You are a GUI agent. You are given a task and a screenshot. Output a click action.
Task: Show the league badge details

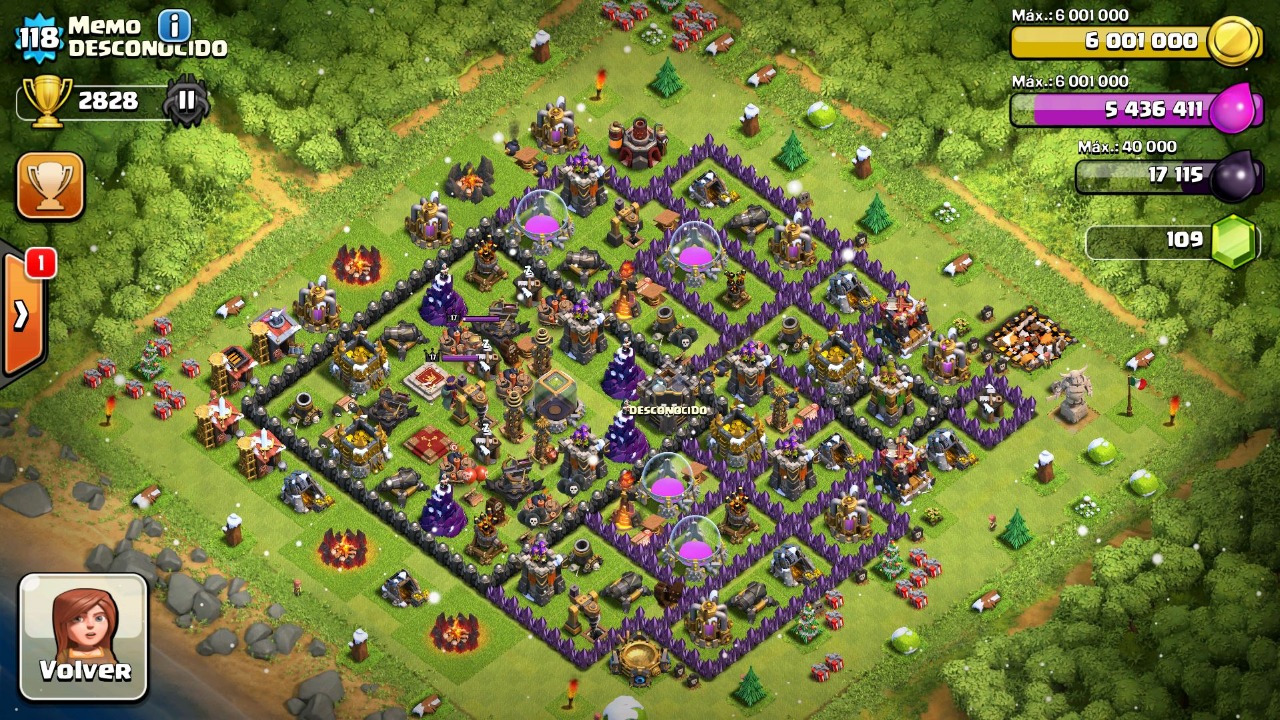(x=187, y=100)
